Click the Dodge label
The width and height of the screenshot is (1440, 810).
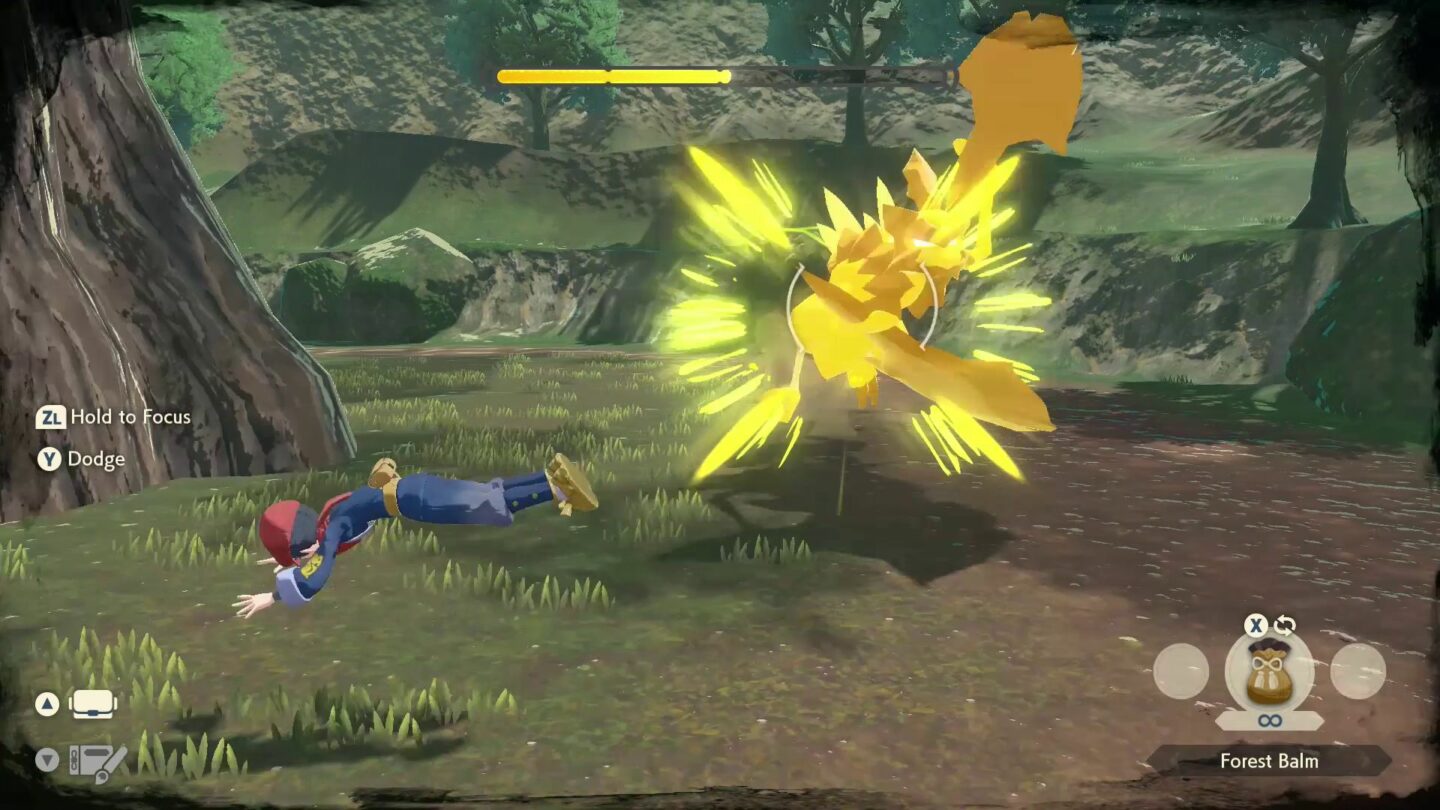pyautogui.click(x=98, y=460)
